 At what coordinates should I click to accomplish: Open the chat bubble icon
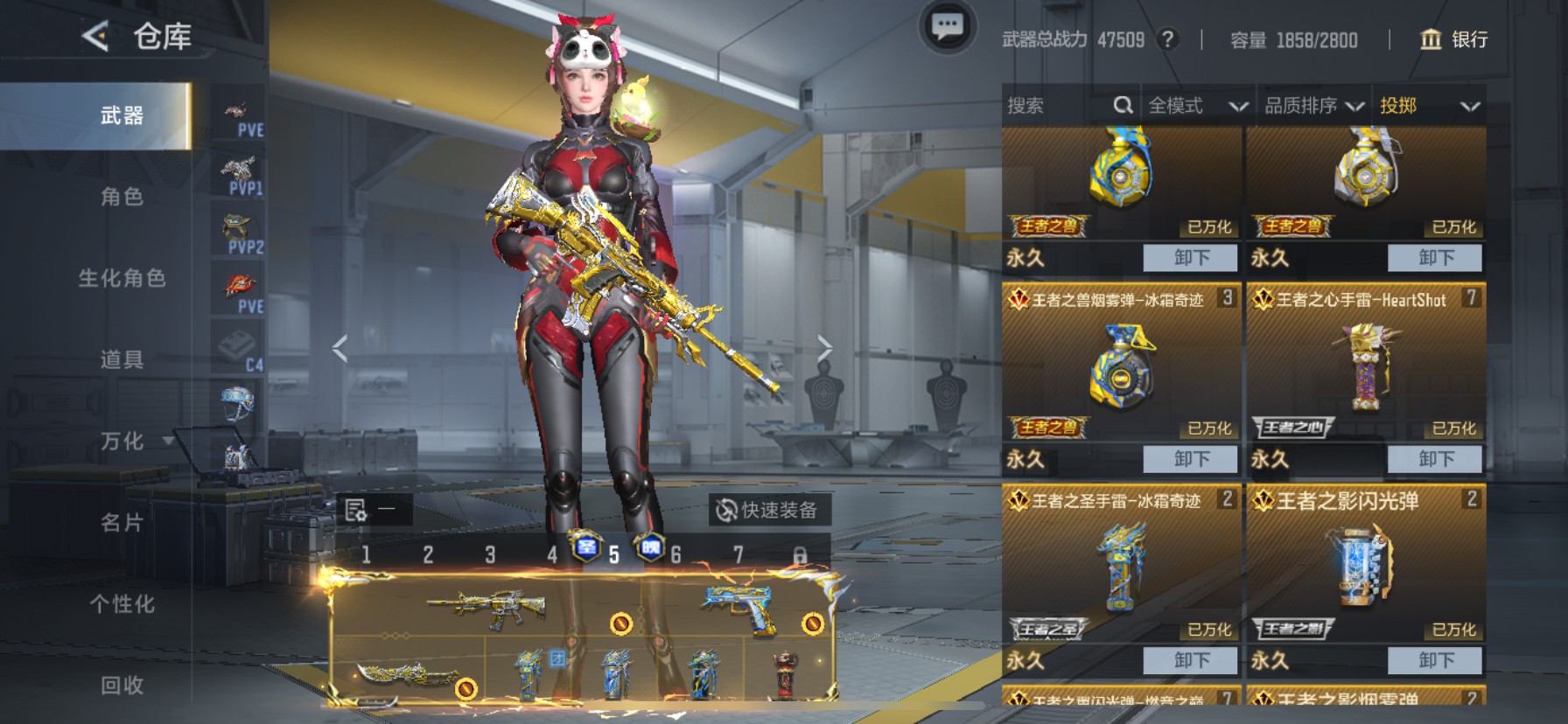click(x=947, y=28)
